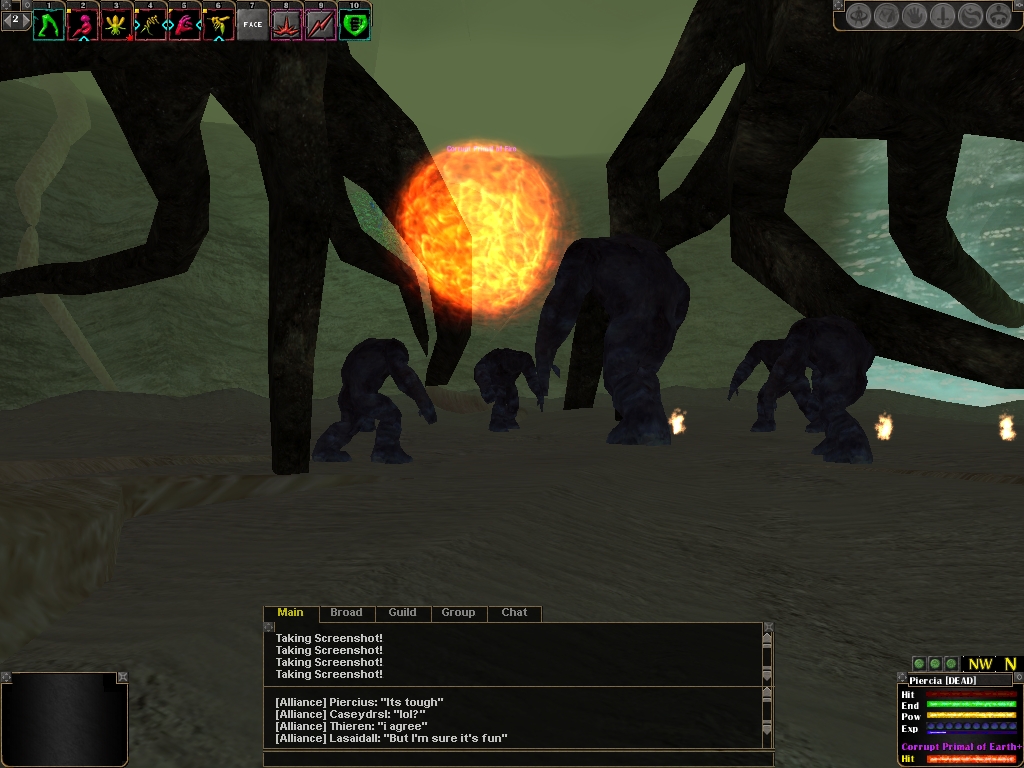Open the group-of-people icon menu
Viewport: 1024px width, 768px height.
(x=999, y=16)
